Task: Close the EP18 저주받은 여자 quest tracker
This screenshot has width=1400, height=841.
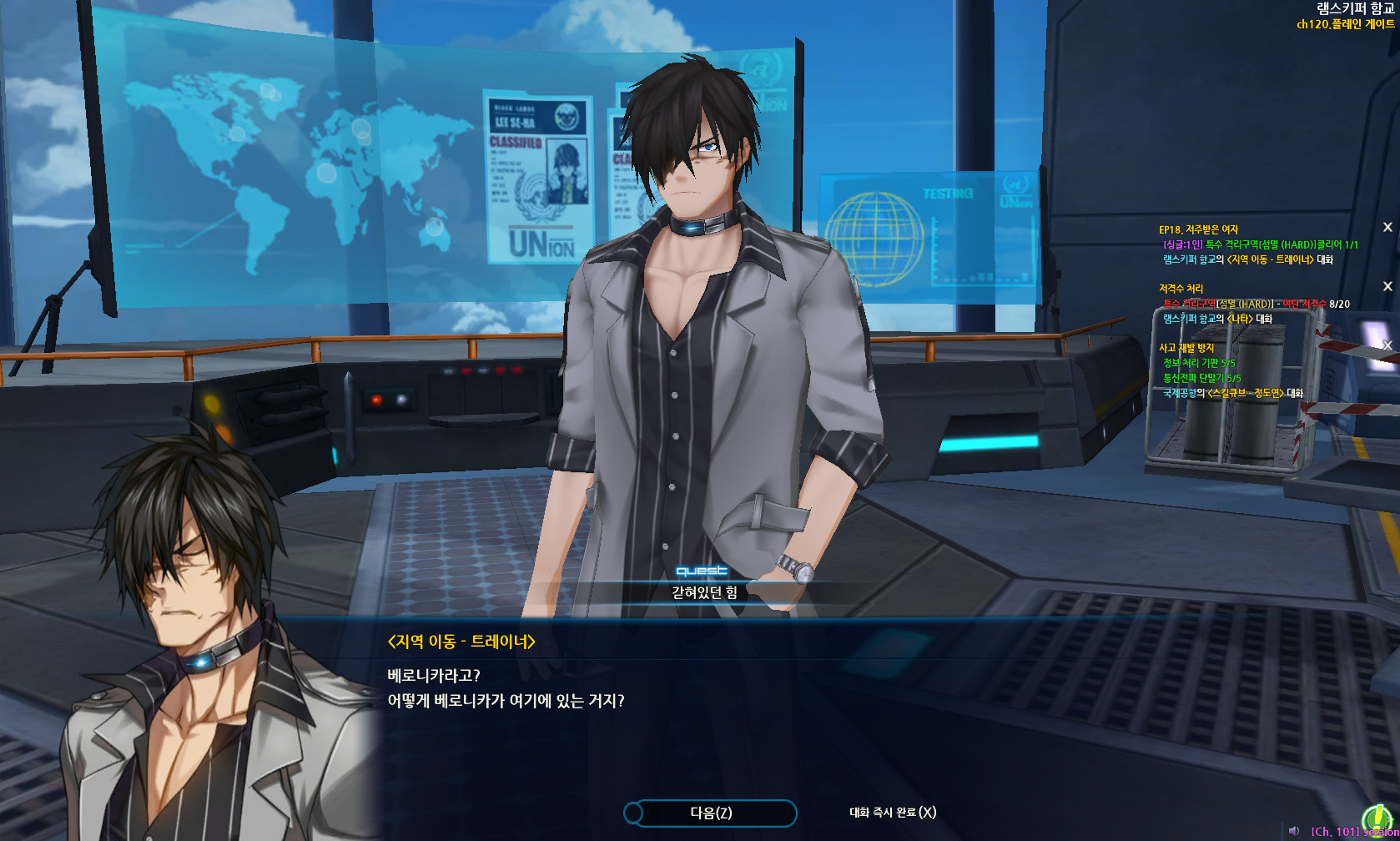Action: tap(1387, 227)
